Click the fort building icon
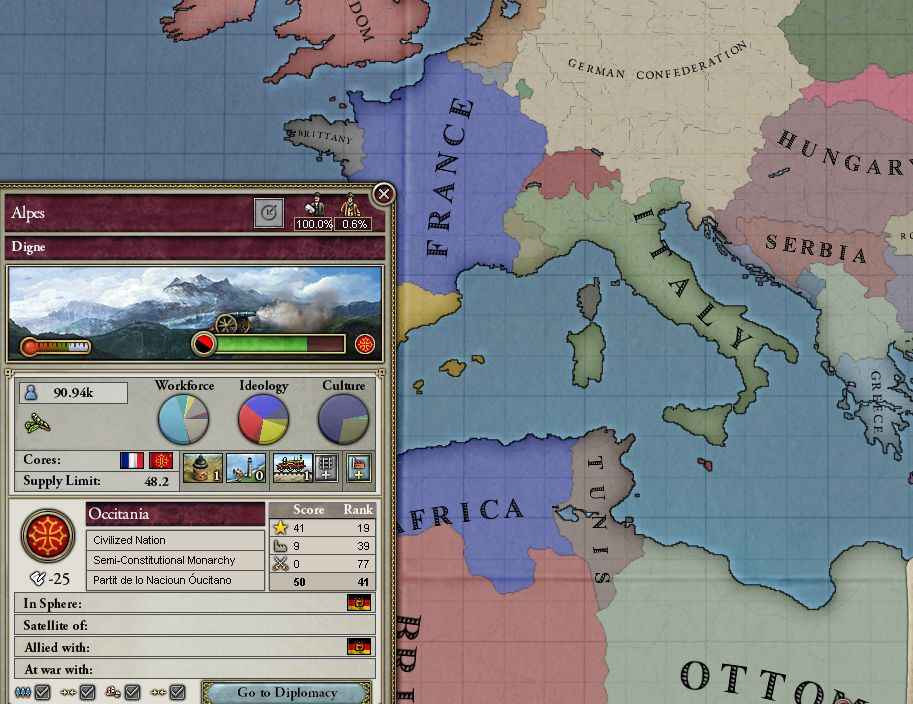The height and width of the screenshot is (704, 913). pos(199,467)
